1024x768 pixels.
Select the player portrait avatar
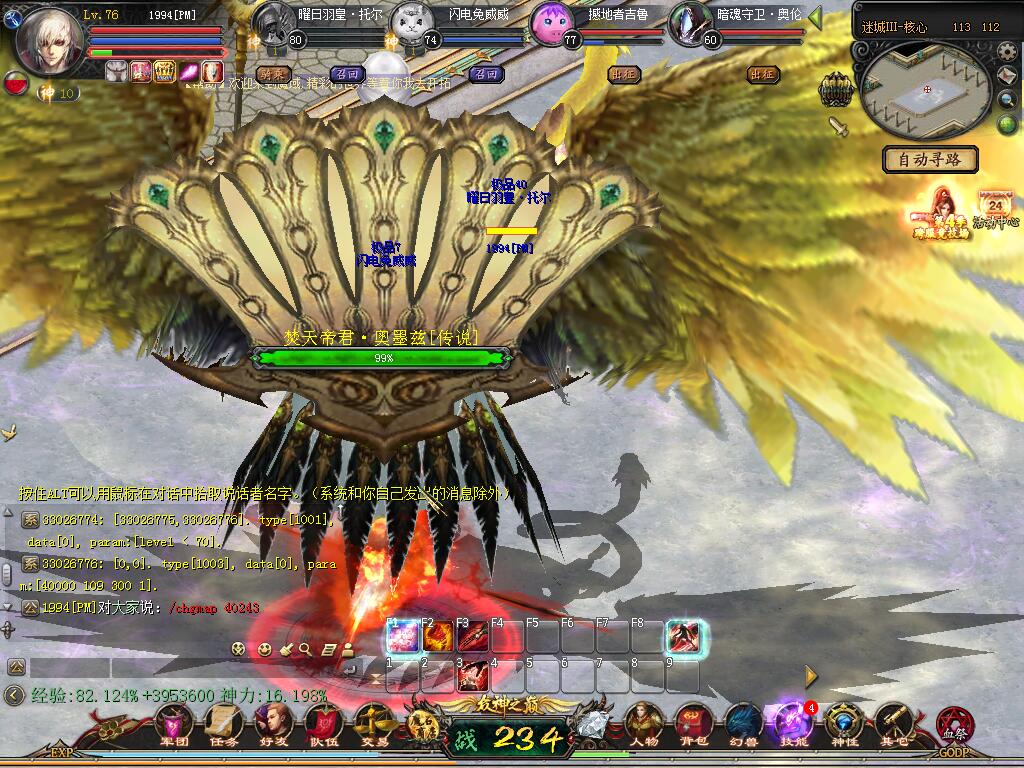[48, 40]
